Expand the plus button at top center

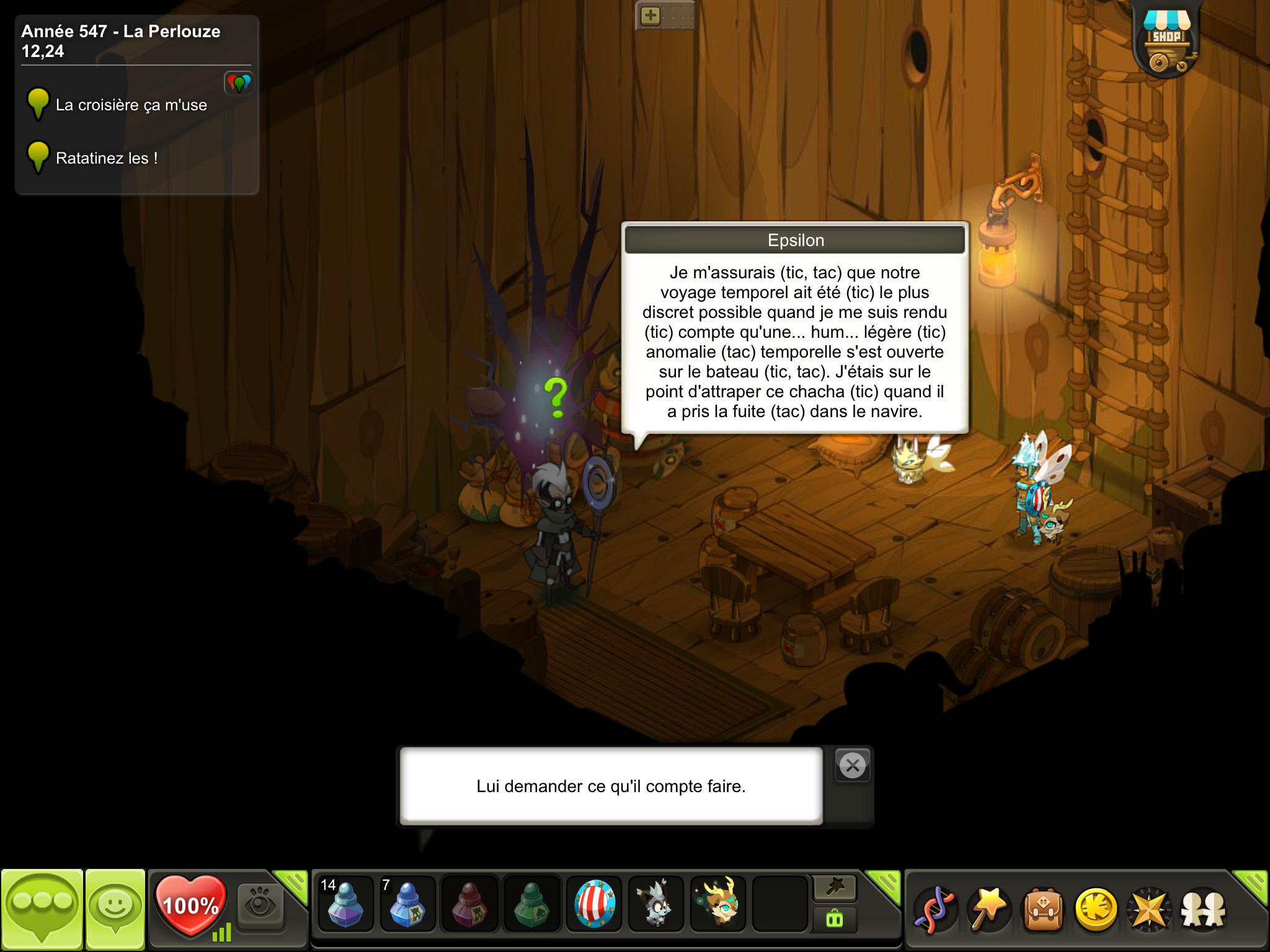tap(651, 15)
